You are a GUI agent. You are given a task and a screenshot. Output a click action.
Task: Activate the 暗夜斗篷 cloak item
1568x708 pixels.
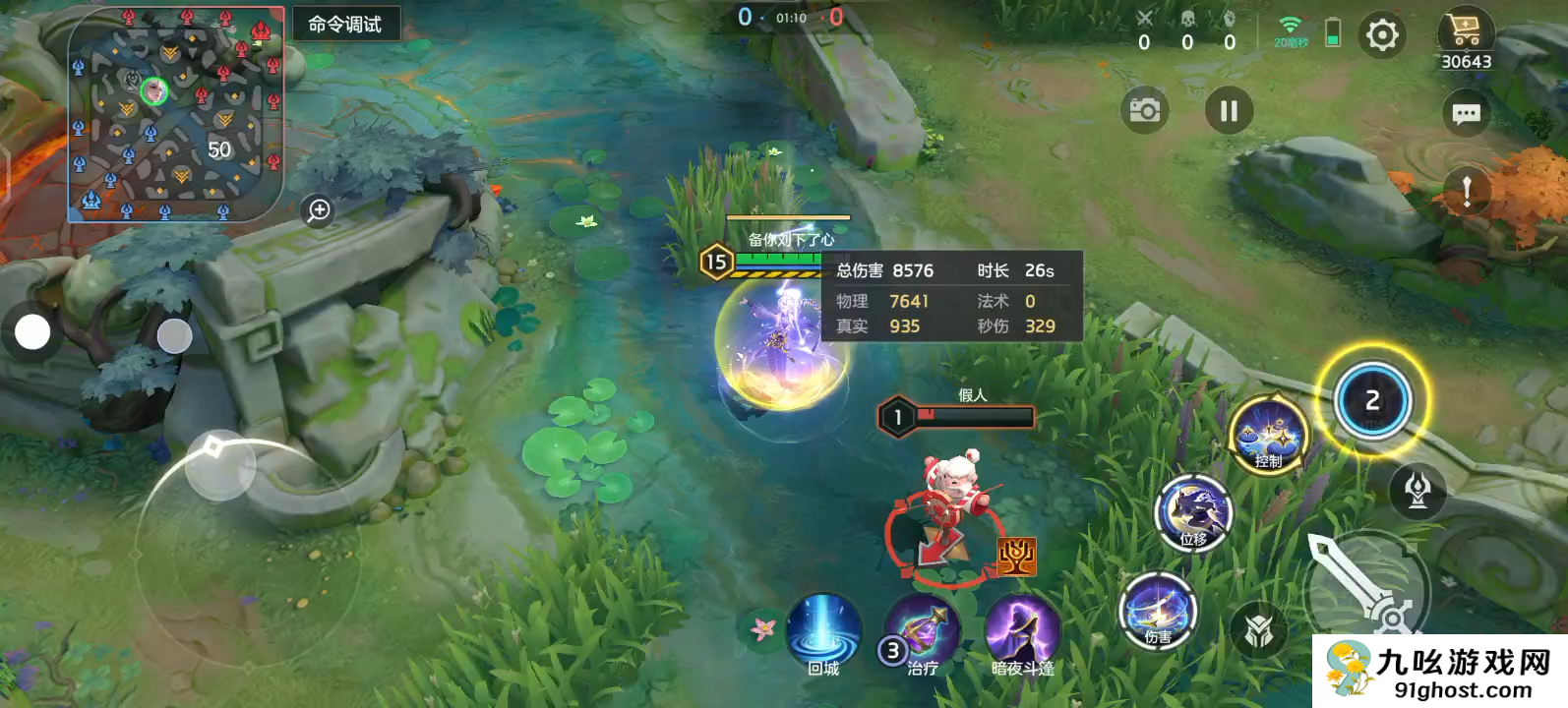(x=1022, y=634)
